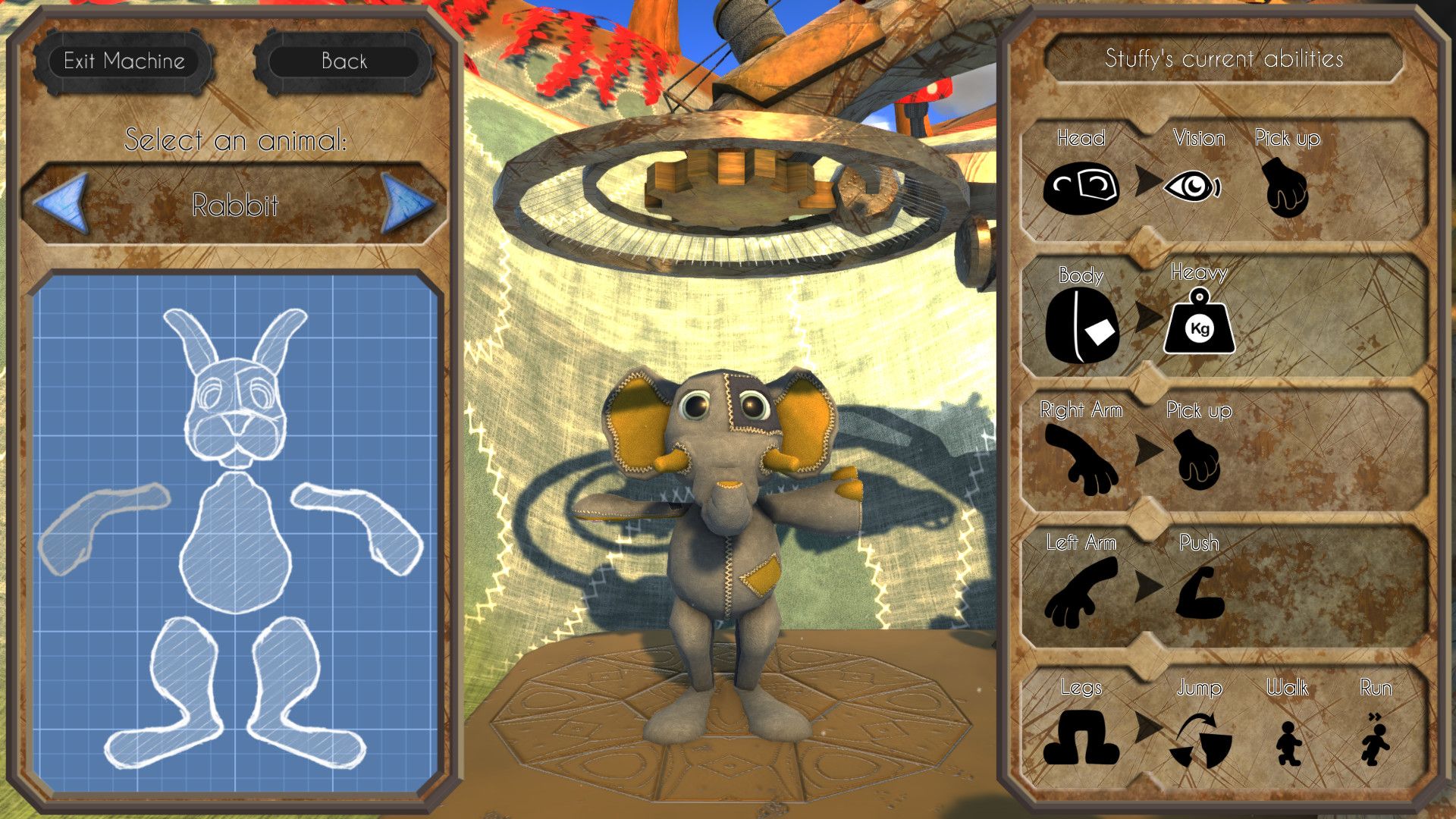Click the Legs ability icon

click(1080, 739)
